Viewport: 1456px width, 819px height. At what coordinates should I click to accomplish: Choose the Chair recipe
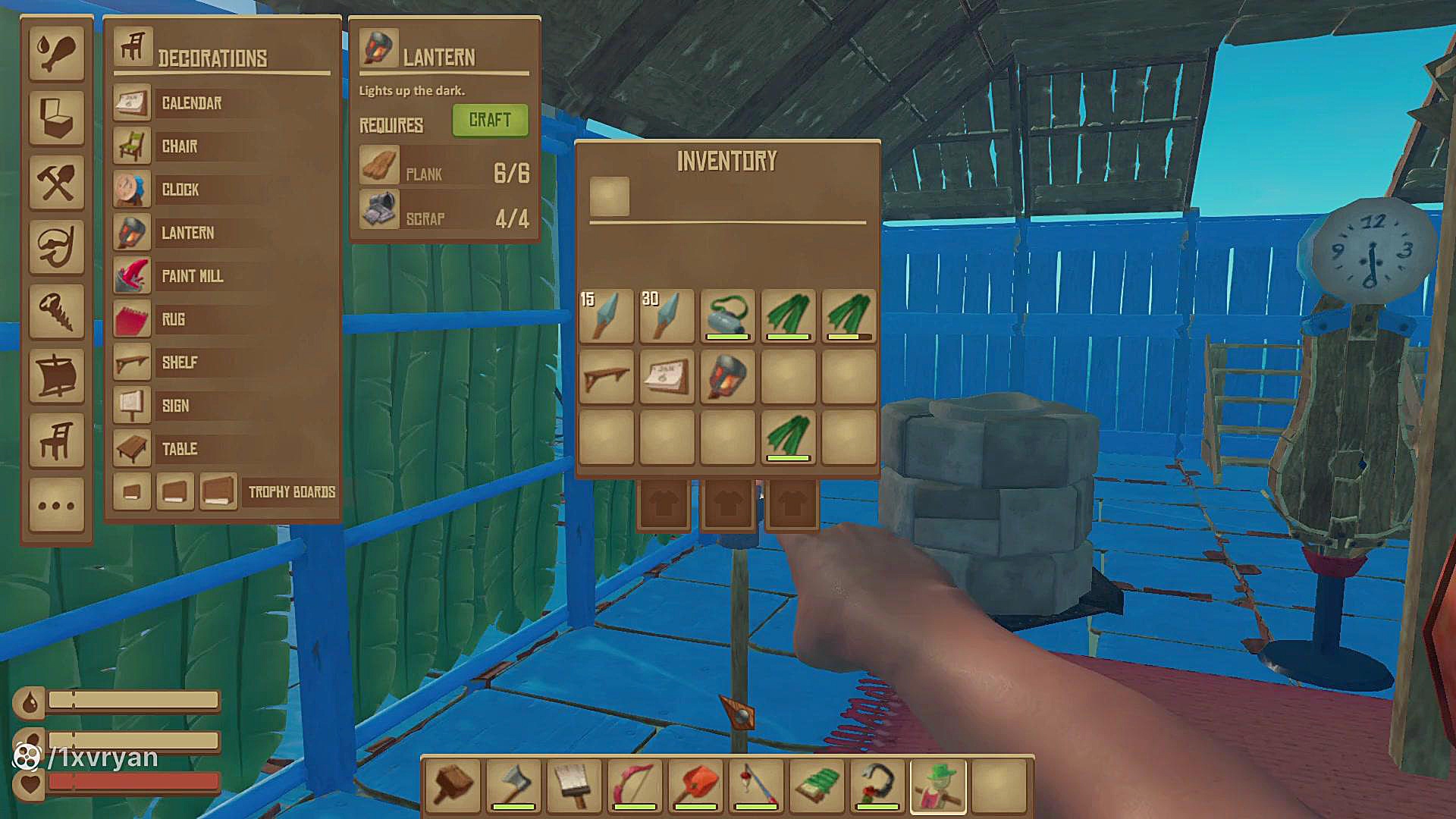point(180,146)
